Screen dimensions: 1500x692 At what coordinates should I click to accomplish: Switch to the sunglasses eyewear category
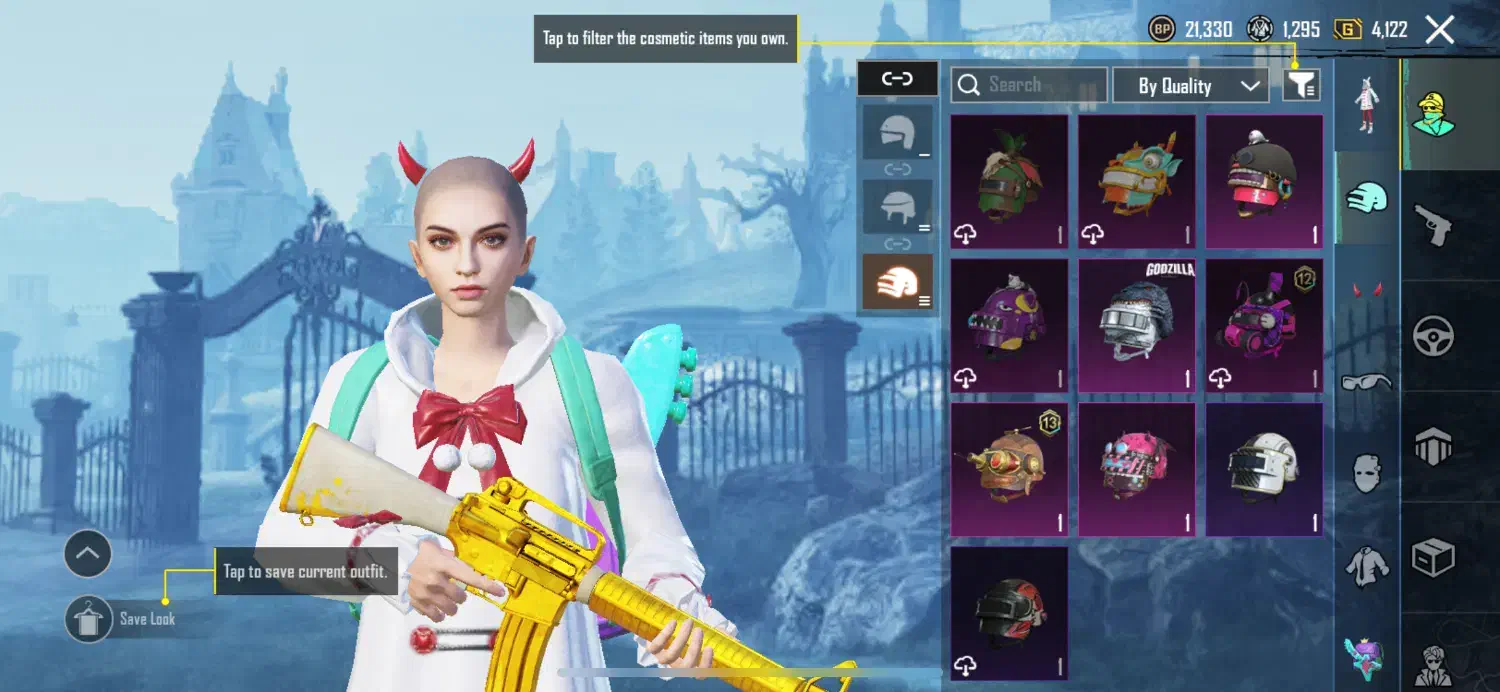(x=1366, y=381)
